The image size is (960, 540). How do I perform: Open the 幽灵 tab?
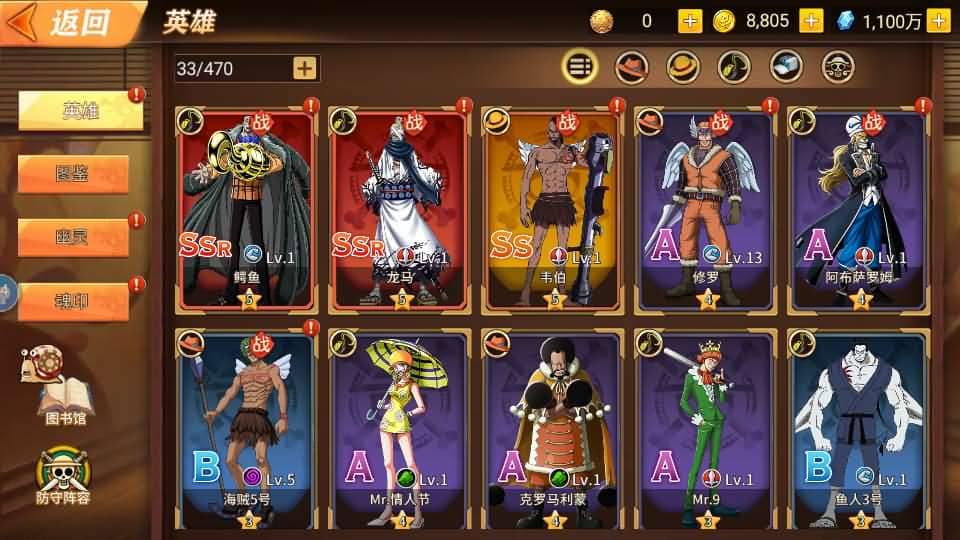(x=73, y=237)
